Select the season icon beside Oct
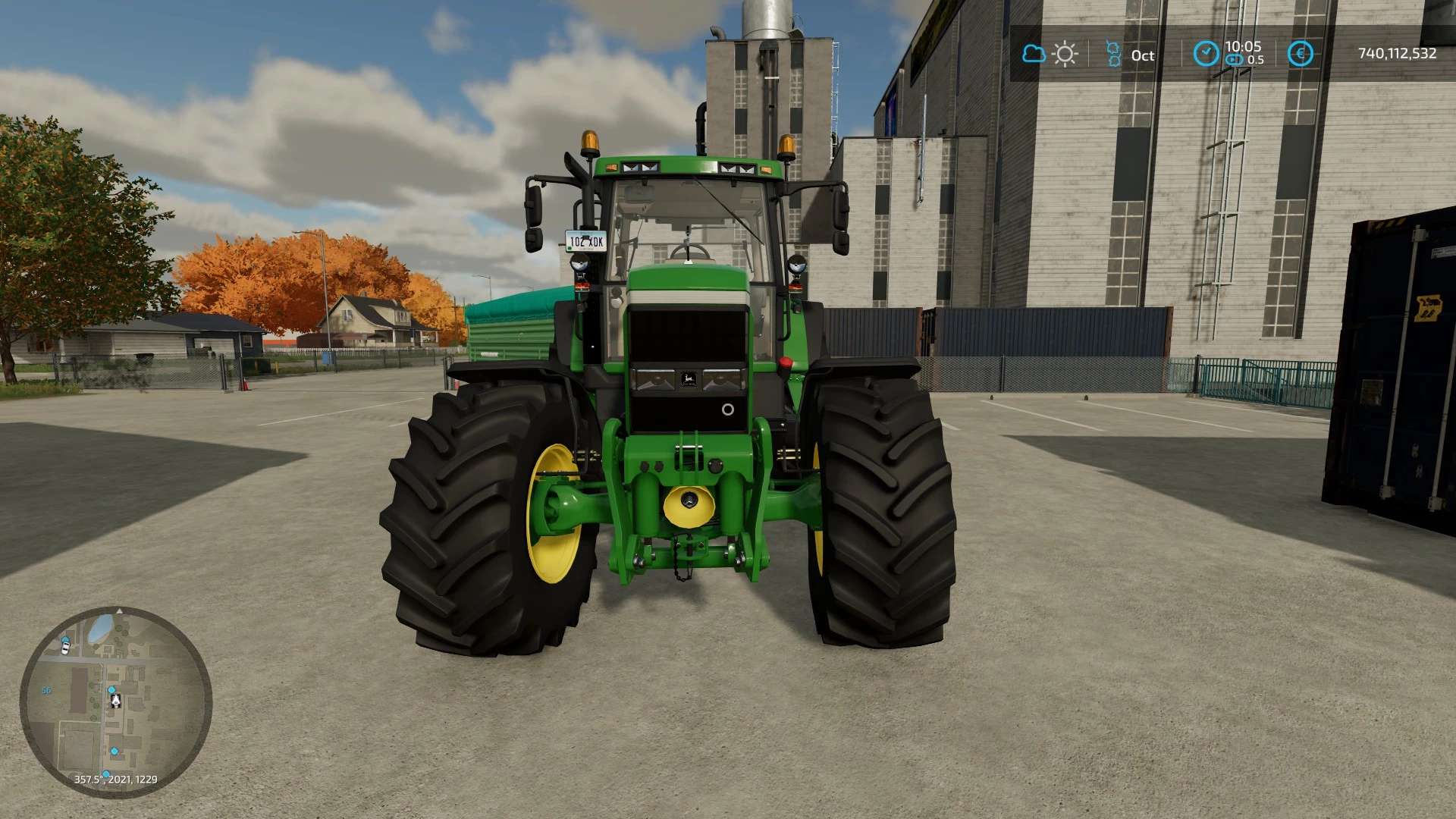 (x=1112, y=54)
